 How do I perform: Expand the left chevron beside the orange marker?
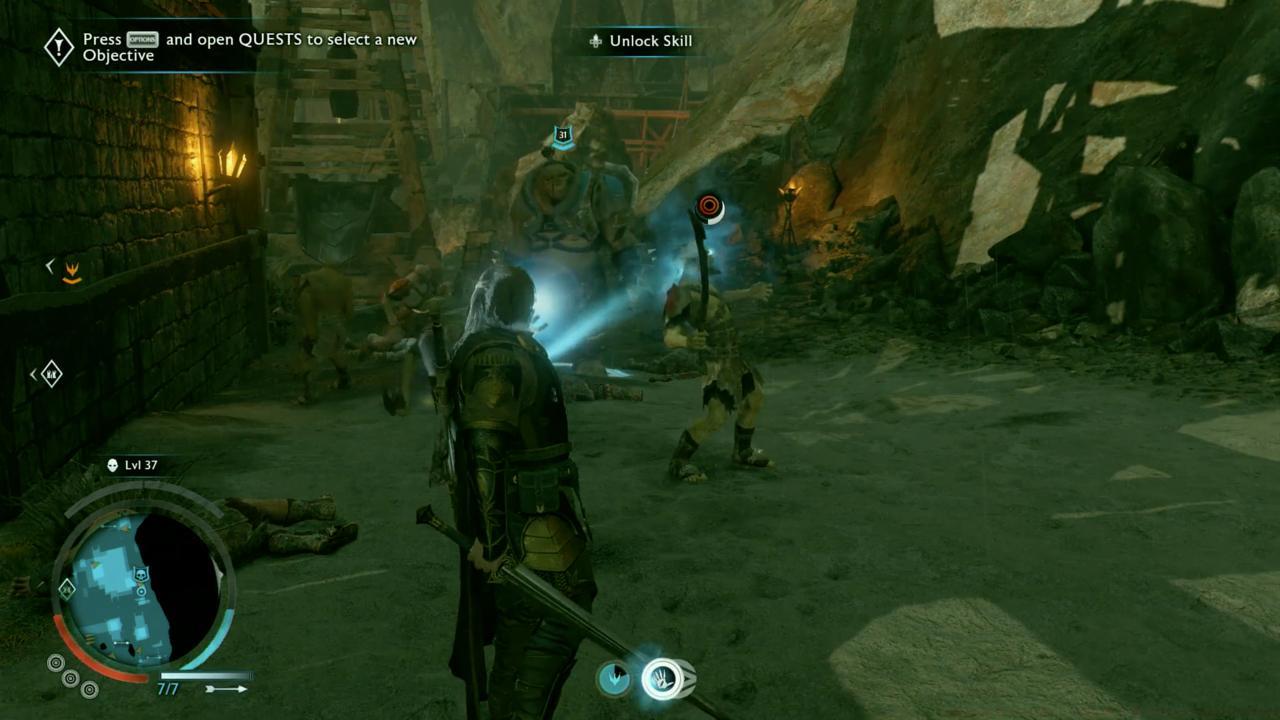(x=47, y=265)
